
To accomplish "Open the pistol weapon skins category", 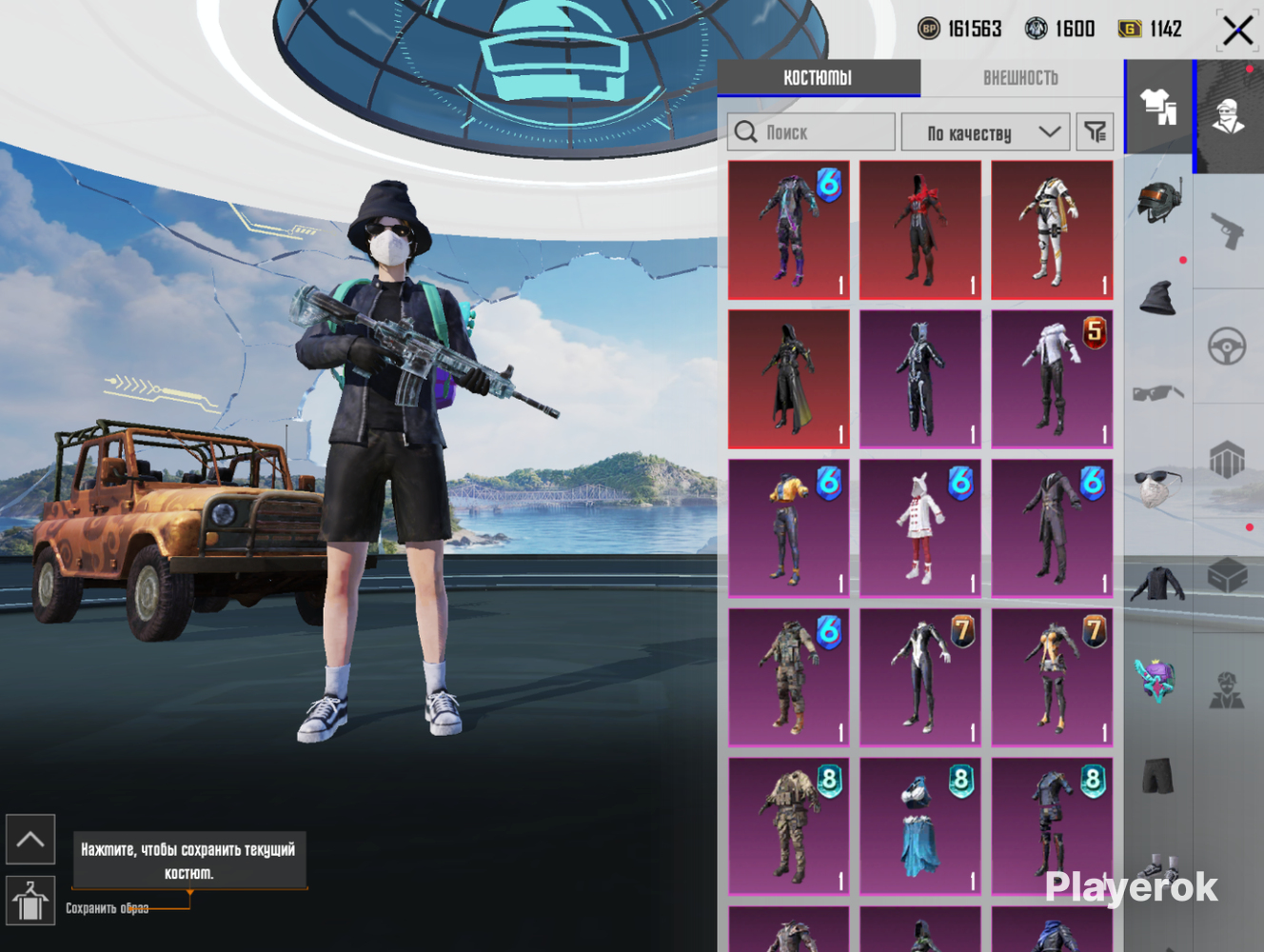I will click(x=1228, y=229).
